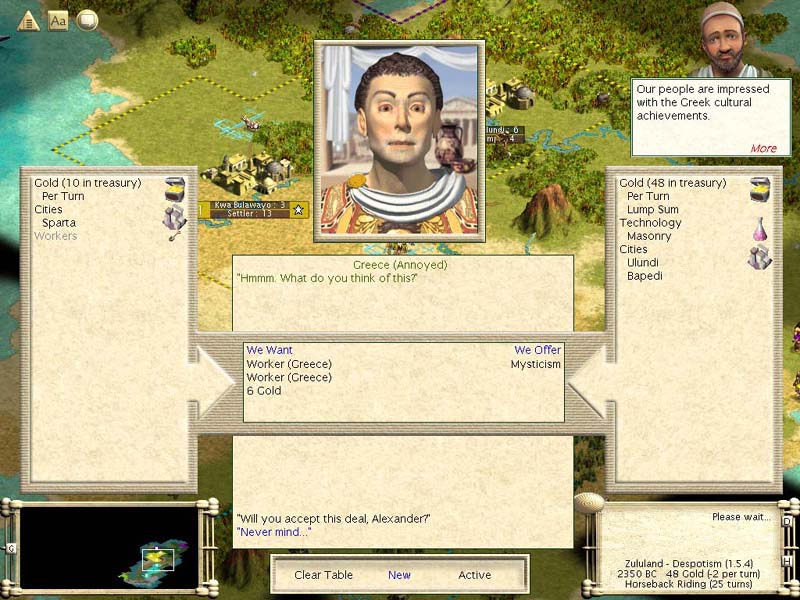
Task: Read More of the advisor's comment
Action: point(763,148)
